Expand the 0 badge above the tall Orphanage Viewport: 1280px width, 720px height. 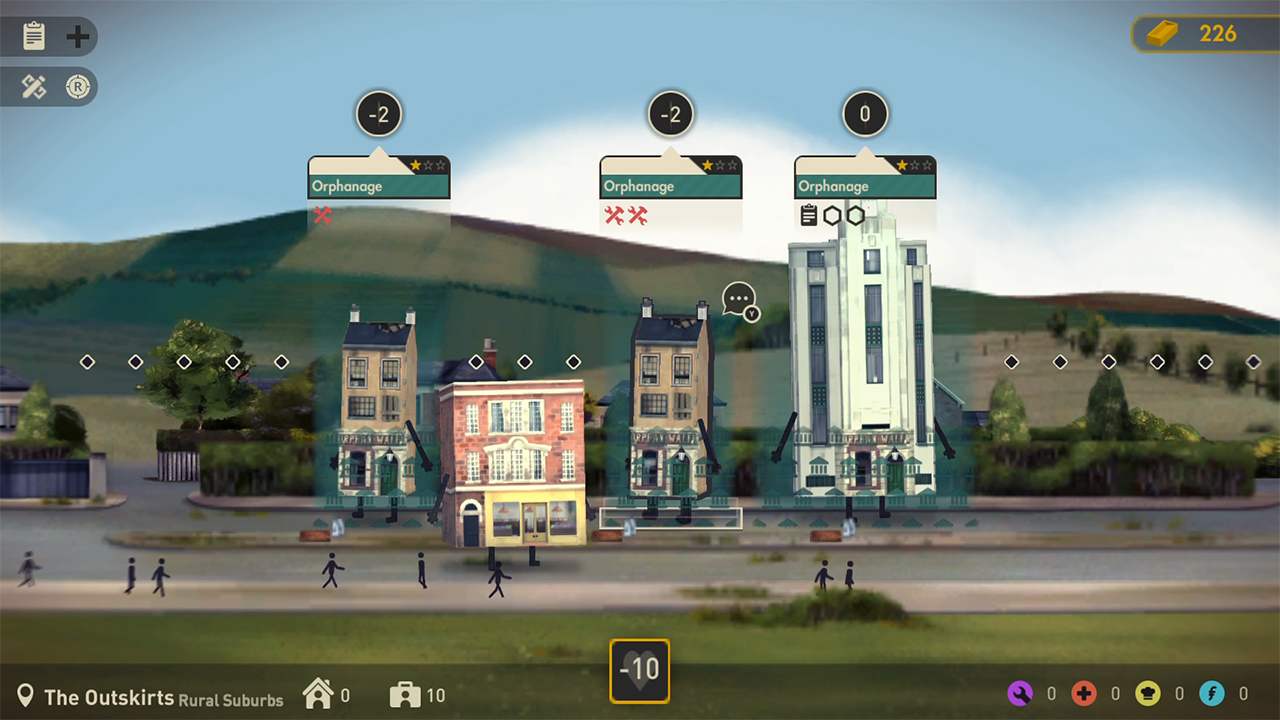pos(864,113)
